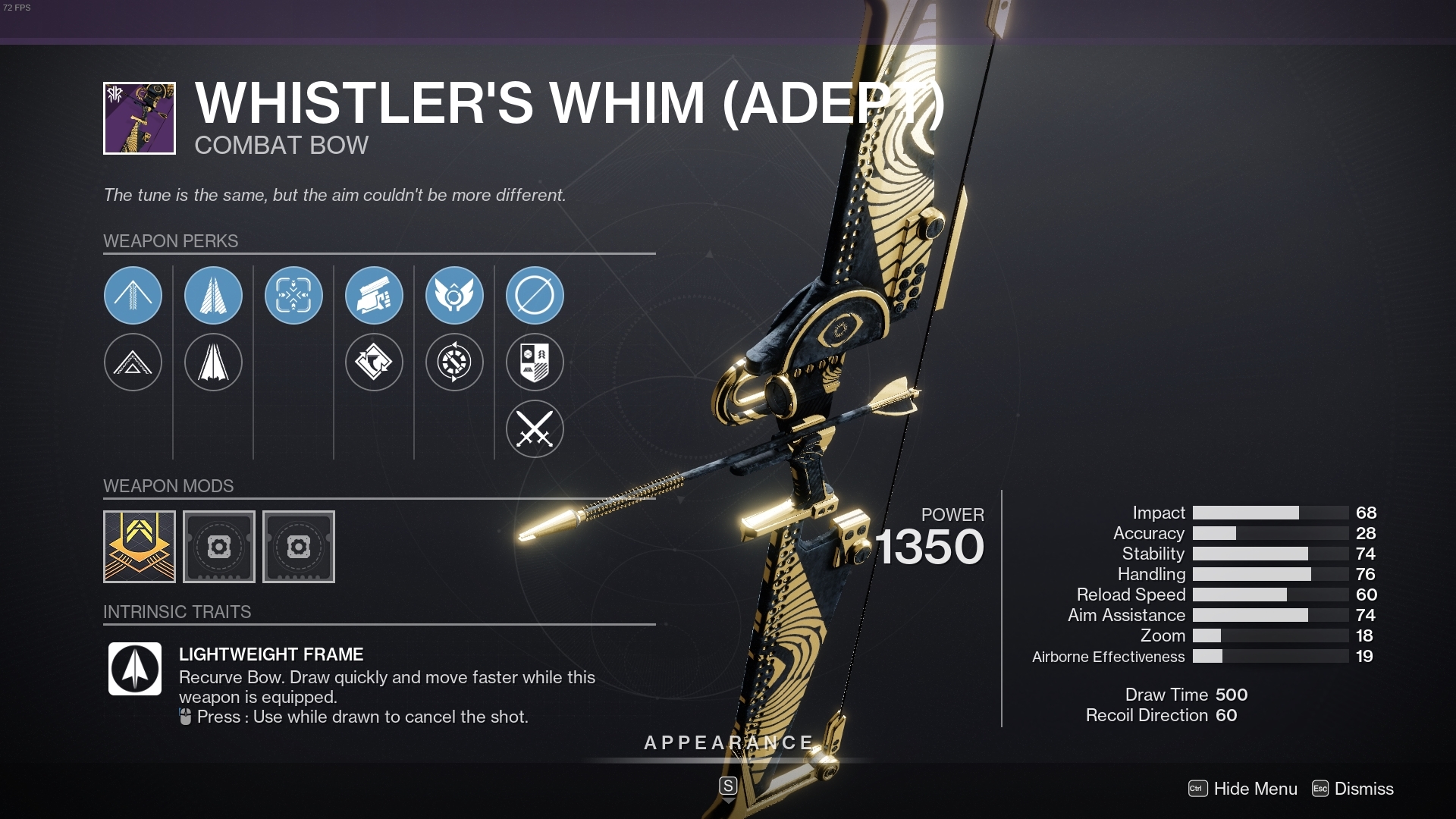This screenshot has width=1456, height=819.
Task: Select the crossed-circle perk in the last column
Action: (535, 296)
